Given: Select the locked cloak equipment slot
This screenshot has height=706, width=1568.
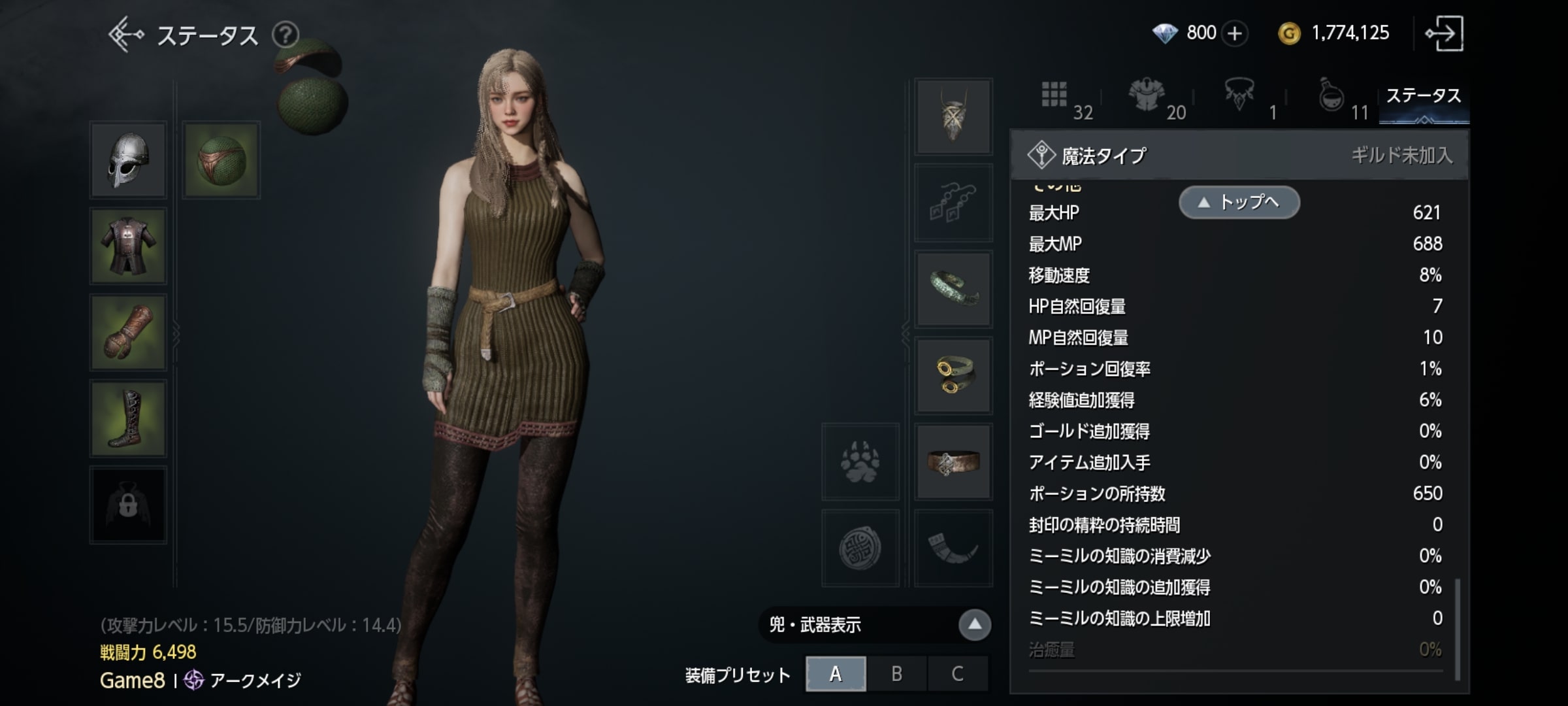Looking at the screenshot, I should tap(129, 503).
